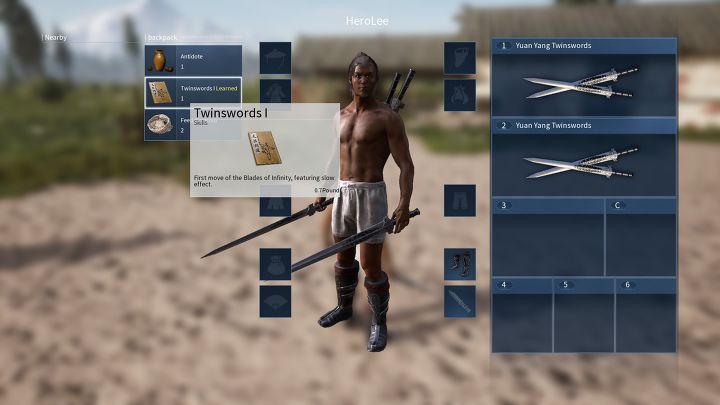Select the Antidote in the backpack
The height and width of the screenshot is (405, 720).
point(193,60)
